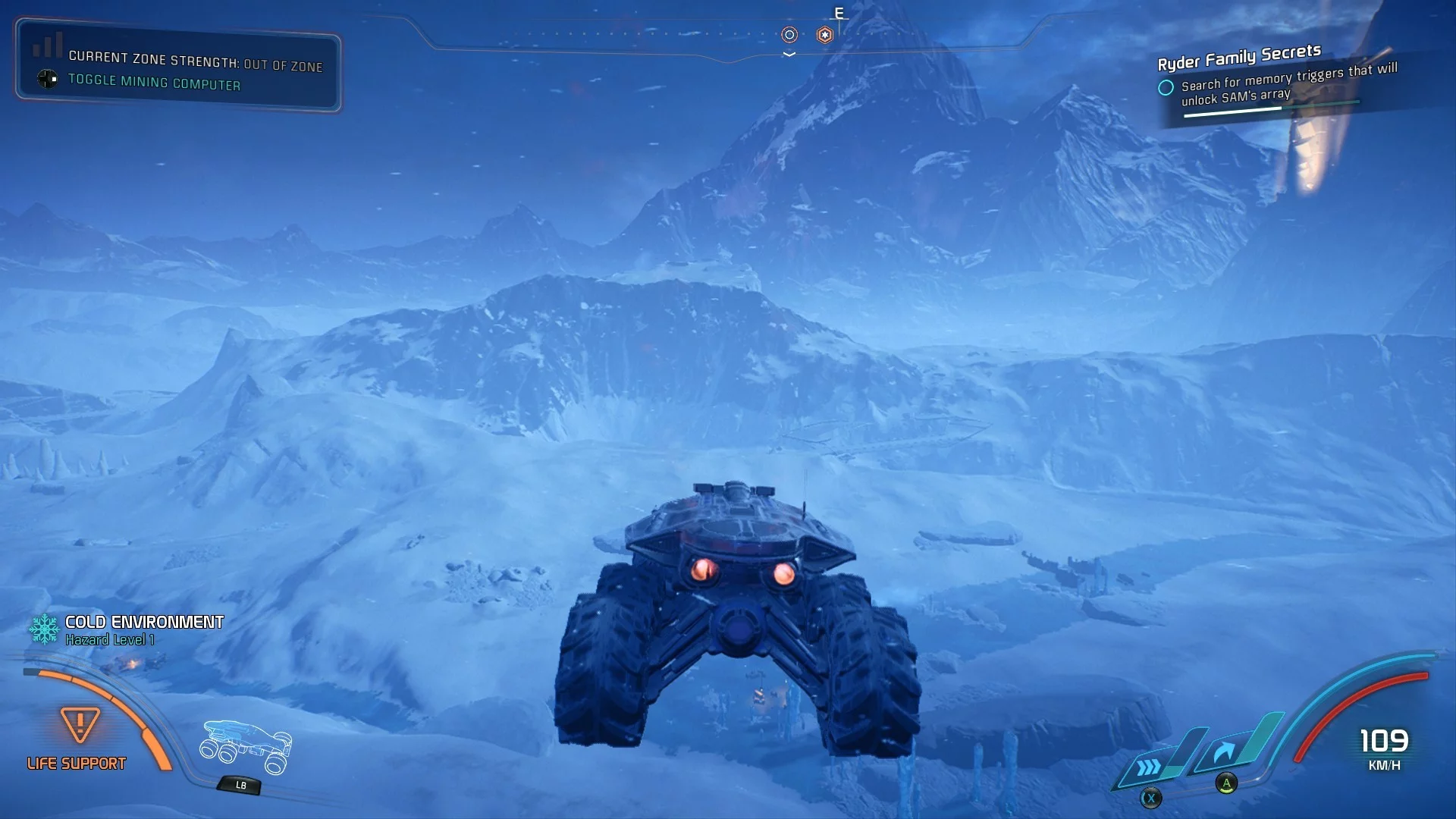Image resolution: width=1456 pixels, height=819 pixels.
Task: Toggle the mining computer panel
Action: point(154,81)
